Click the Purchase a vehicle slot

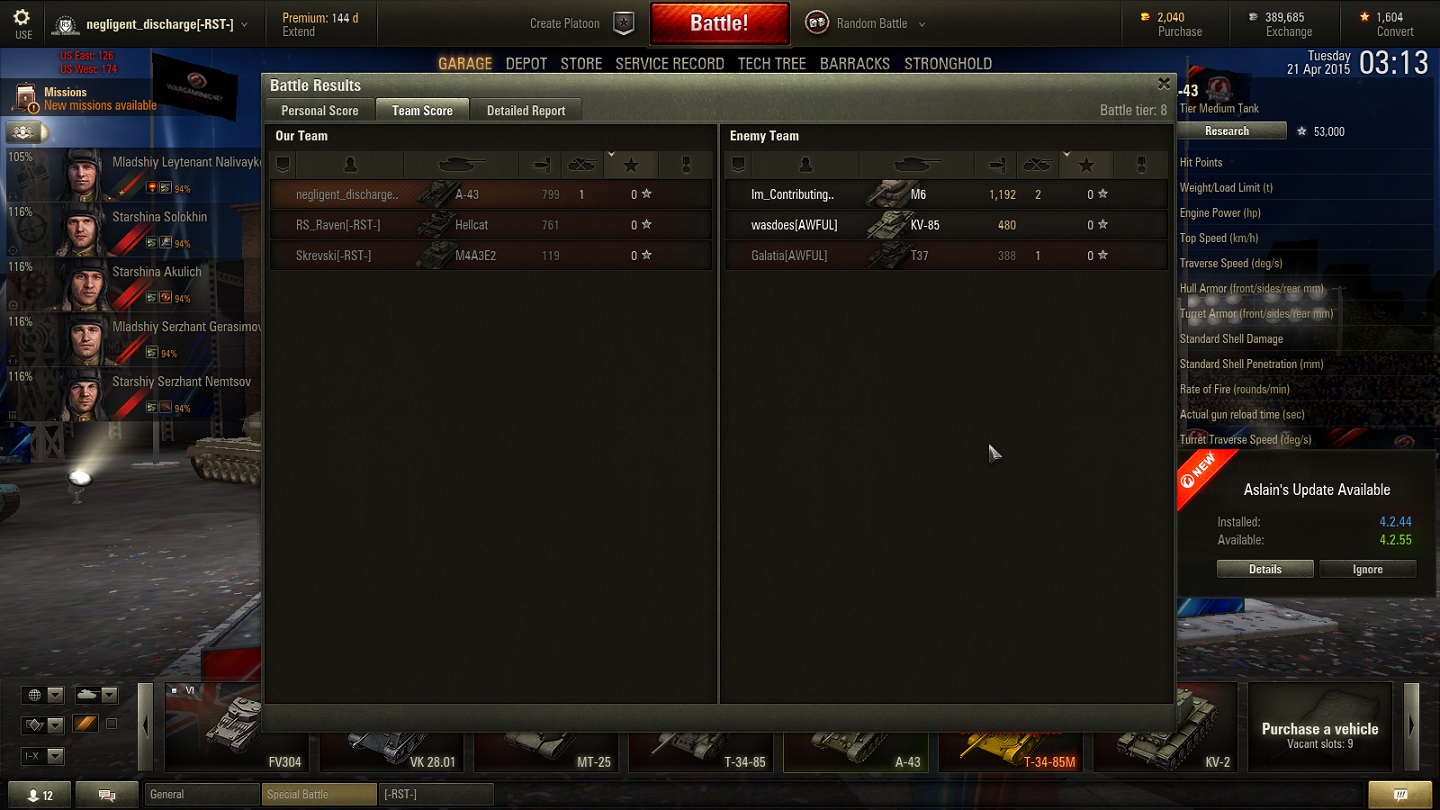tap(1319, 729)
